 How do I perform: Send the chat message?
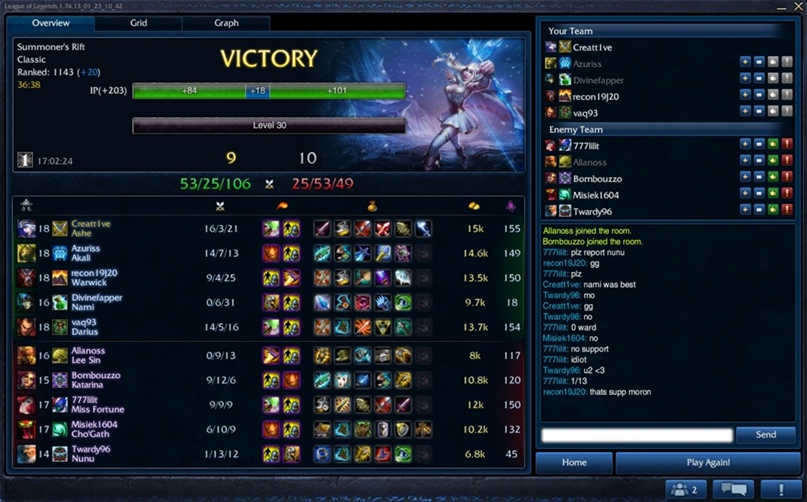pyautogui.click(x=765, y=435)
